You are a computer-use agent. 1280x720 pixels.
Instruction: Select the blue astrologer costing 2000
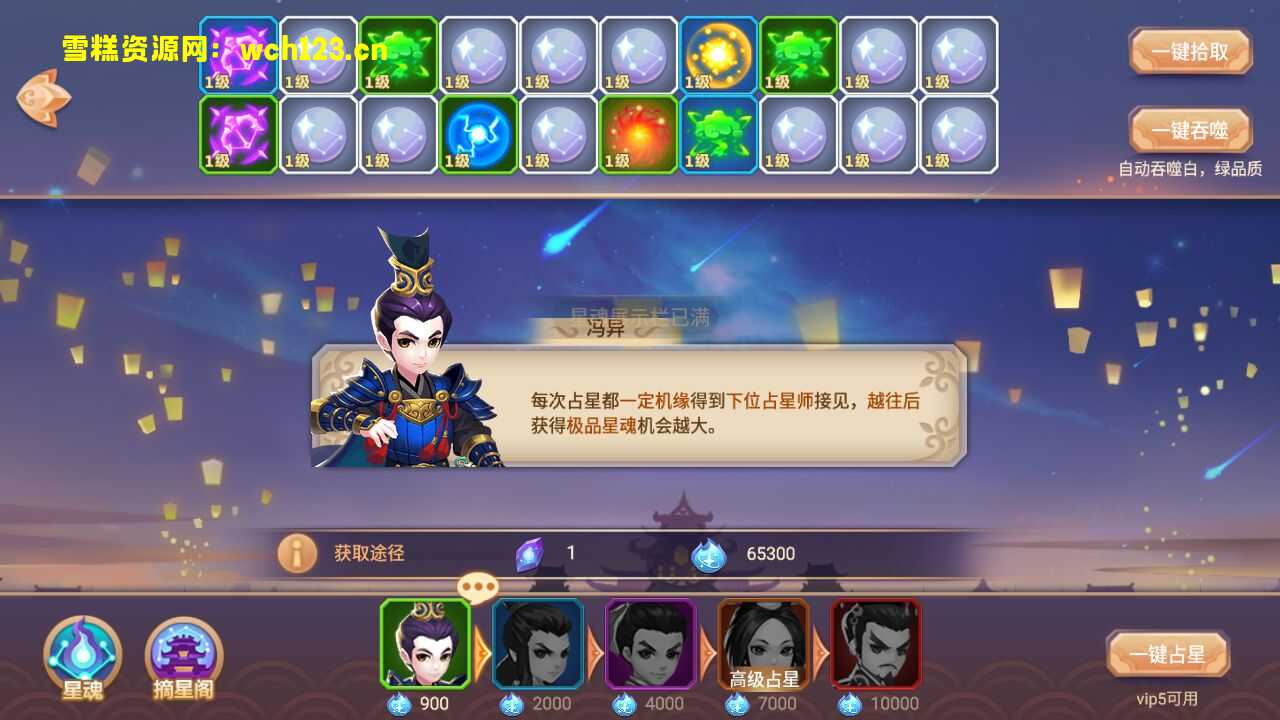[535, 645]
